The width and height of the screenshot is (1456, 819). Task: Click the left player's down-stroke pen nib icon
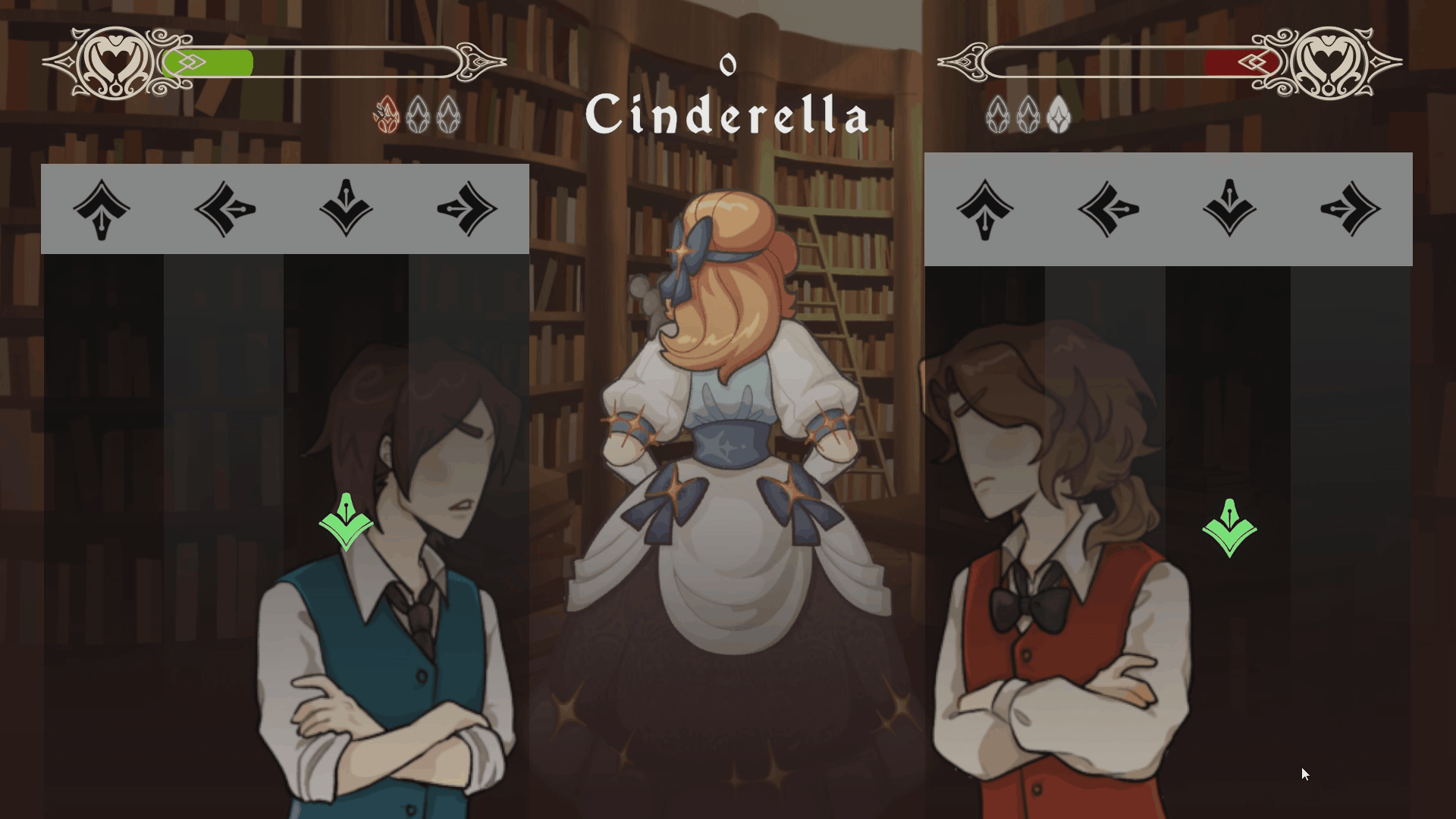point(347,210)
